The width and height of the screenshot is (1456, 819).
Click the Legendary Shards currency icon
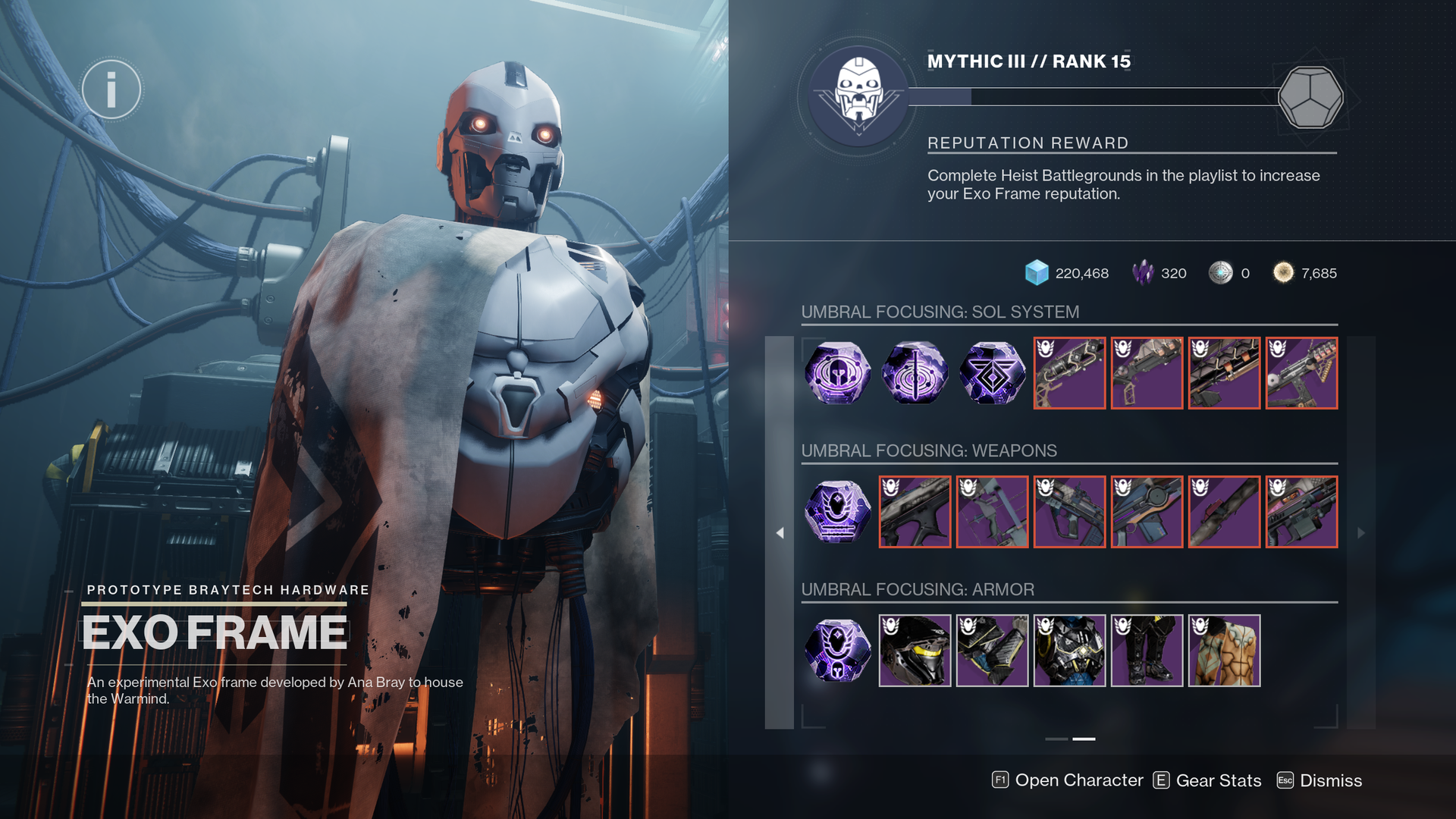1144,273
